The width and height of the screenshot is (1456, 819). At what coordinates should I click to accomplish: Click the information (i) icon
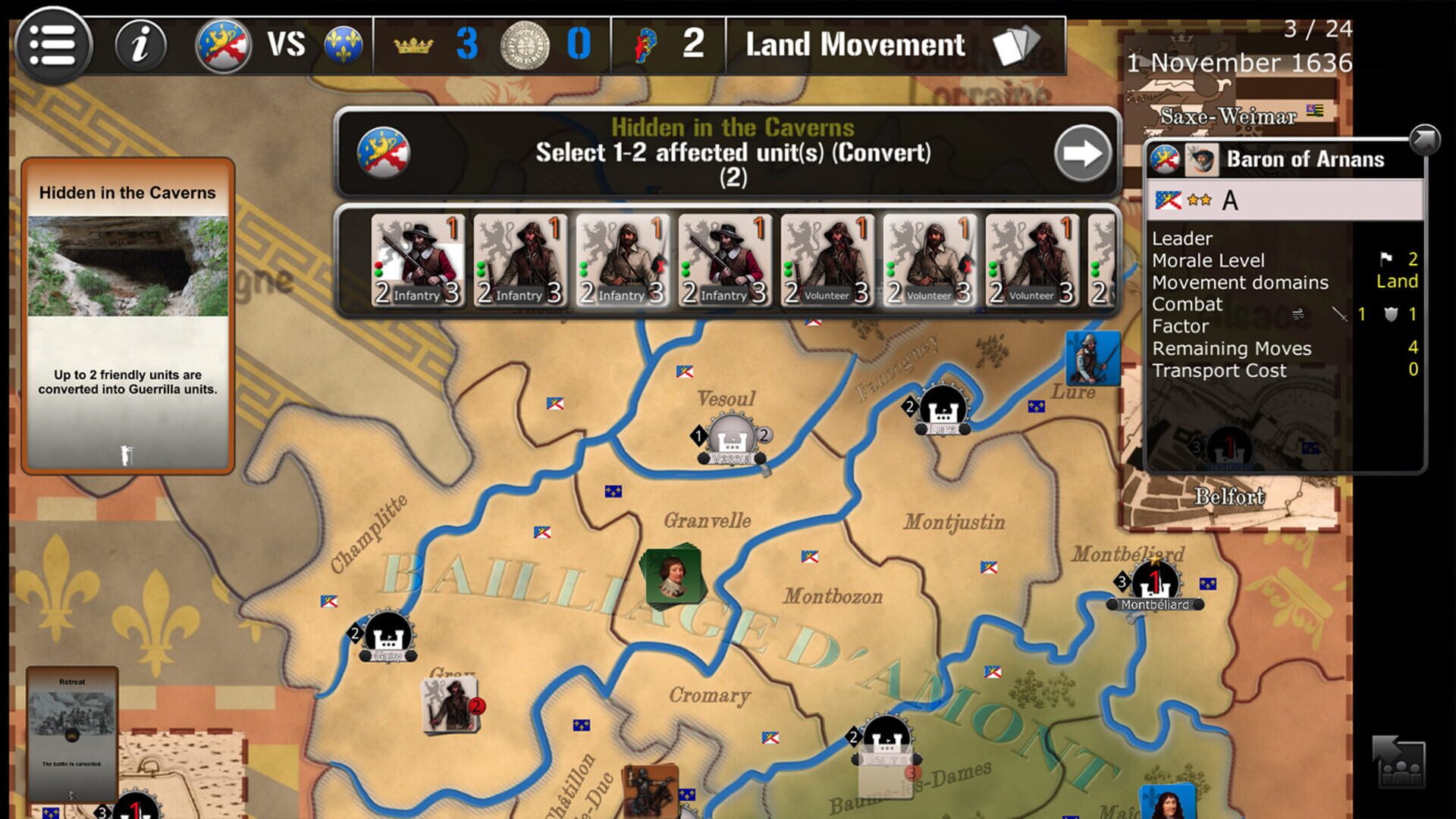[x=139, y=45]
